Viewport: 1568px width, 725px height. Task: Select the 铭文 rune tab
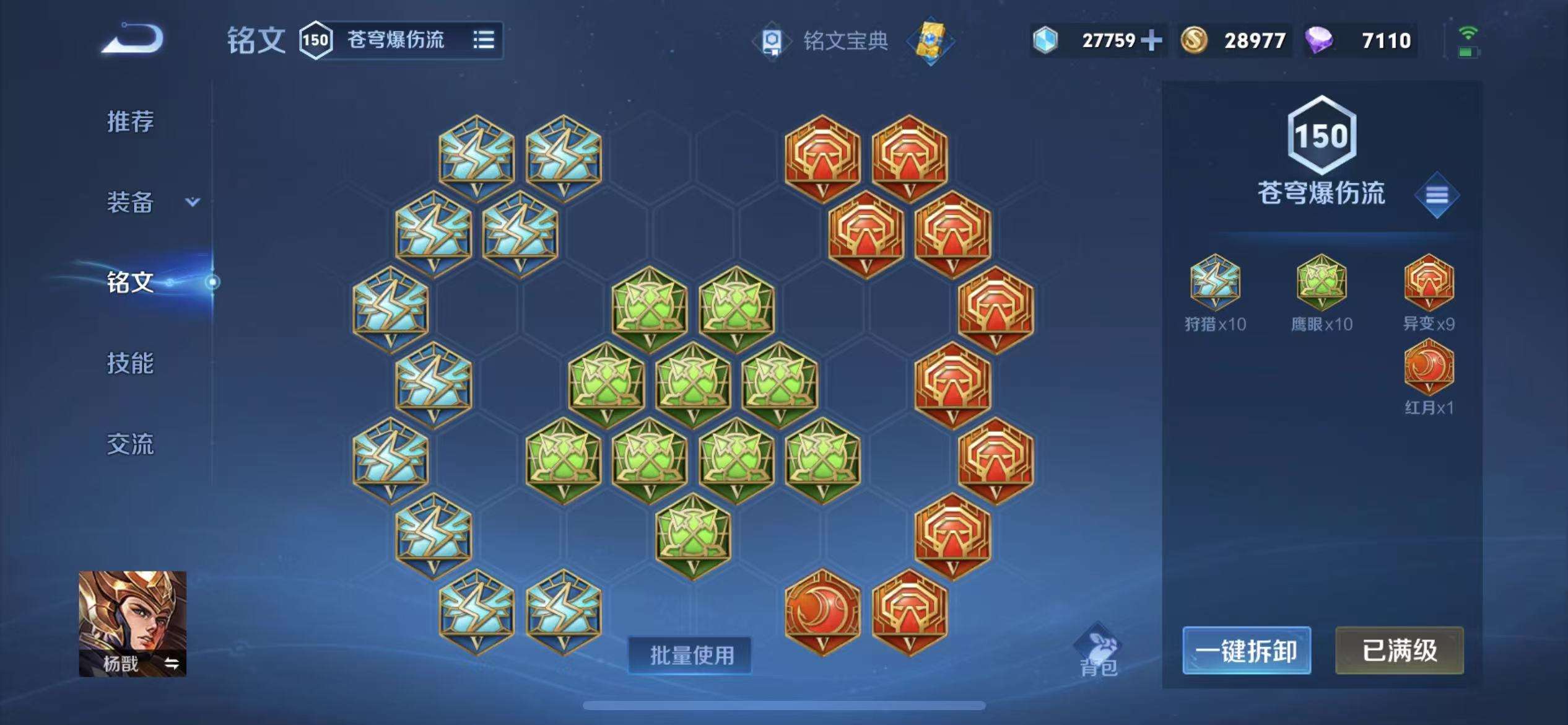coord(130,283)
